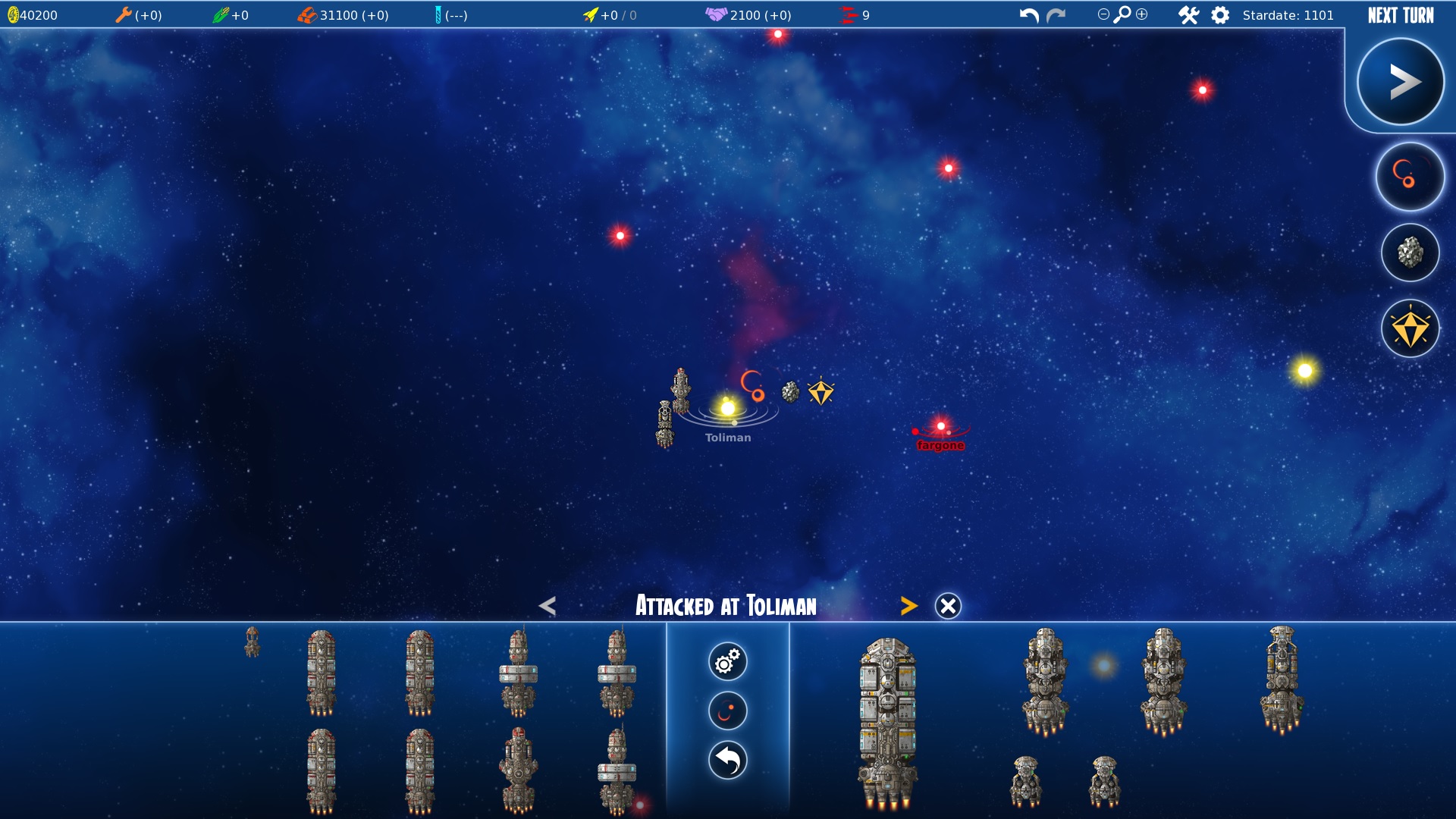Open the wrench and hammer tools menu
This screenshot has width=1456, height=819.
point(1188,15)
